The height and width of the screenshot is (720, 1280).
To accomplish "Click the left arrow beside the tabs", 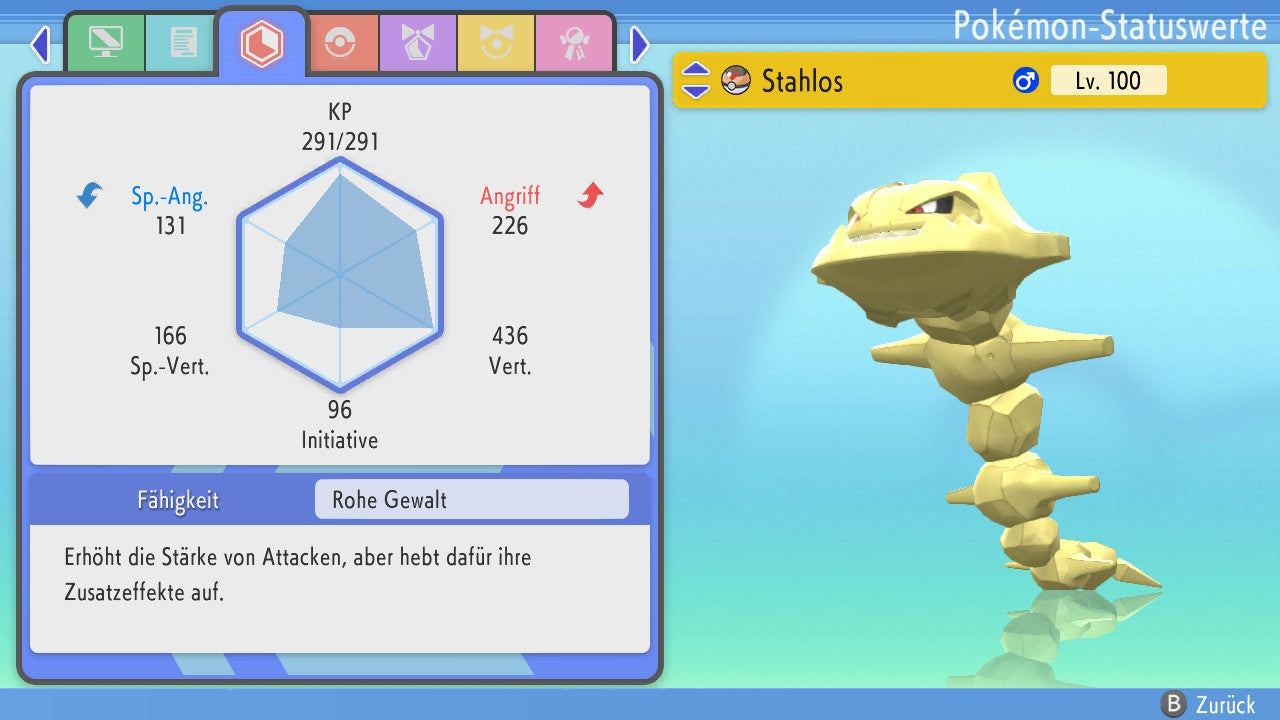I will [x=40, y=44].
